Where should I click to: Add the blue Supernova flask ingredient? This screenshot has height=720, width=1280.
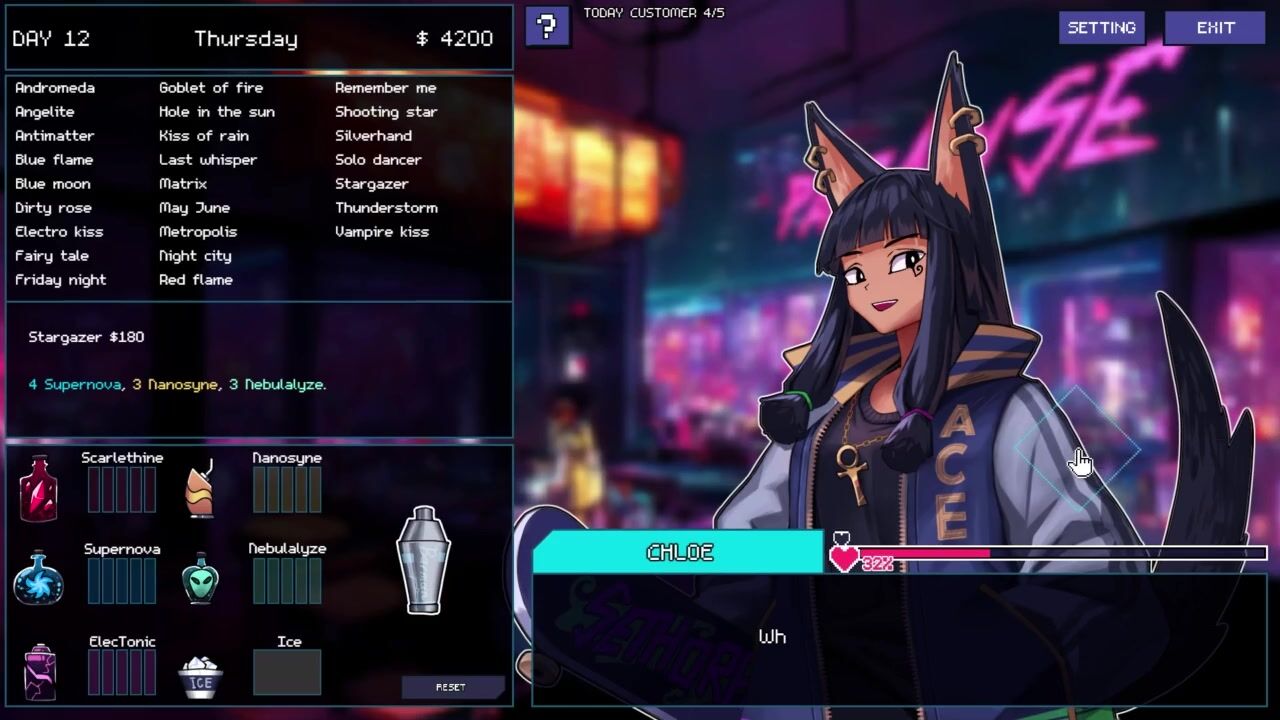(x=38, y=579)
